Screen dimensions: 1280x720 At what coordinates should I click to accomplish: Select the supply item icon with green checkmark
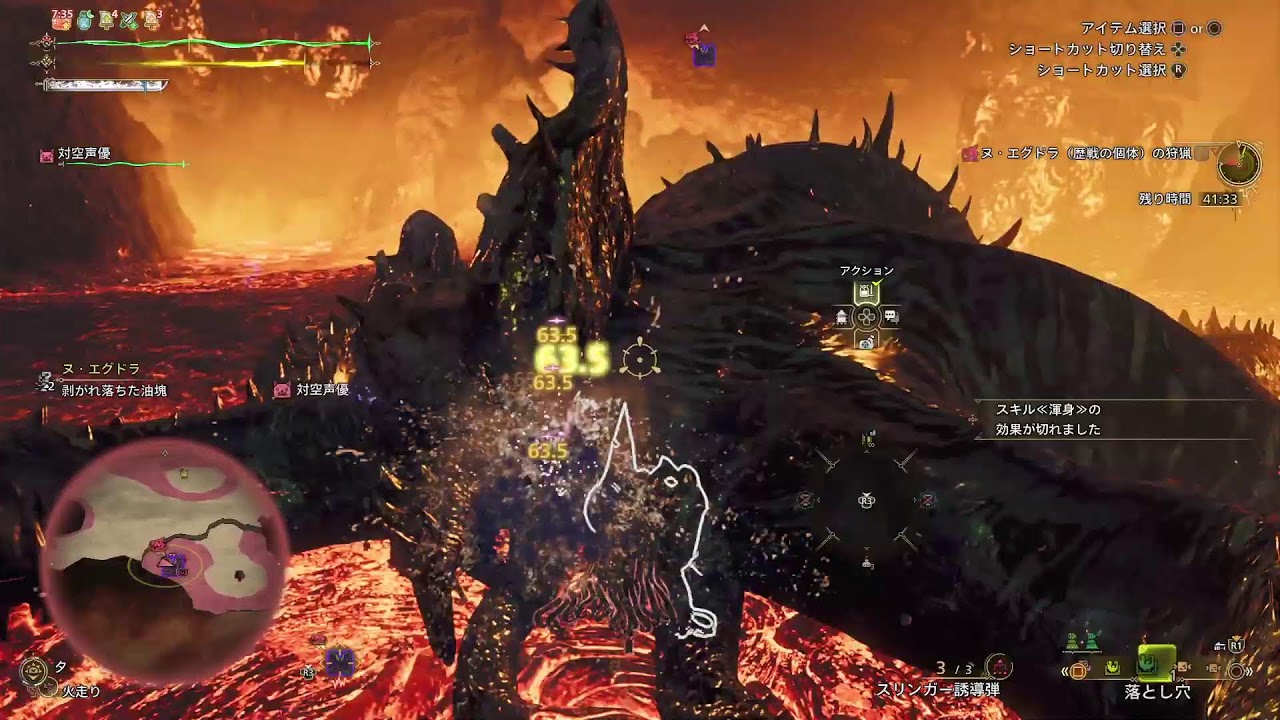coord(866,290)
